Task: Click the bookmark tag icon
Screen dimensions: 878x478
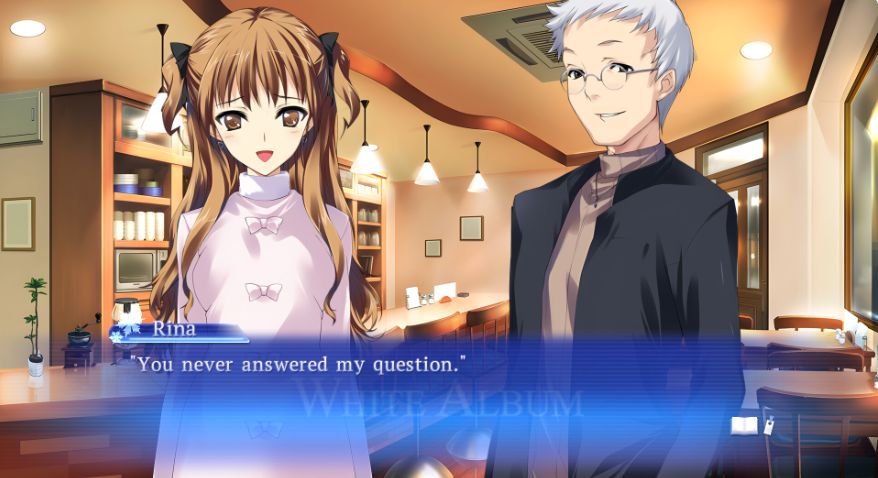Action: point(768,425)
